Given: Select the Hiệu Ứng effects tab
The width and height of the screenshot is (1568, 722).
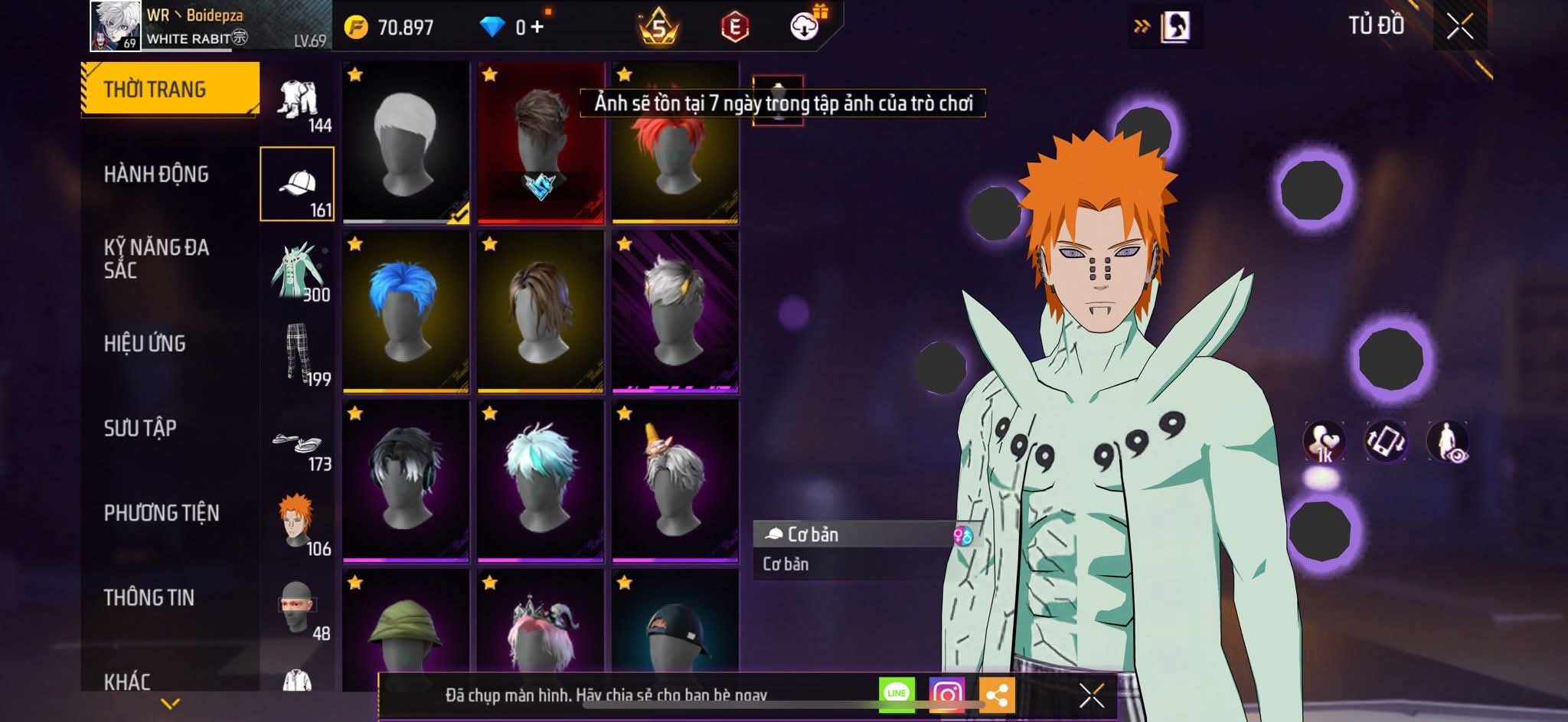Looking at the screenshot, I should coord(145,344).
